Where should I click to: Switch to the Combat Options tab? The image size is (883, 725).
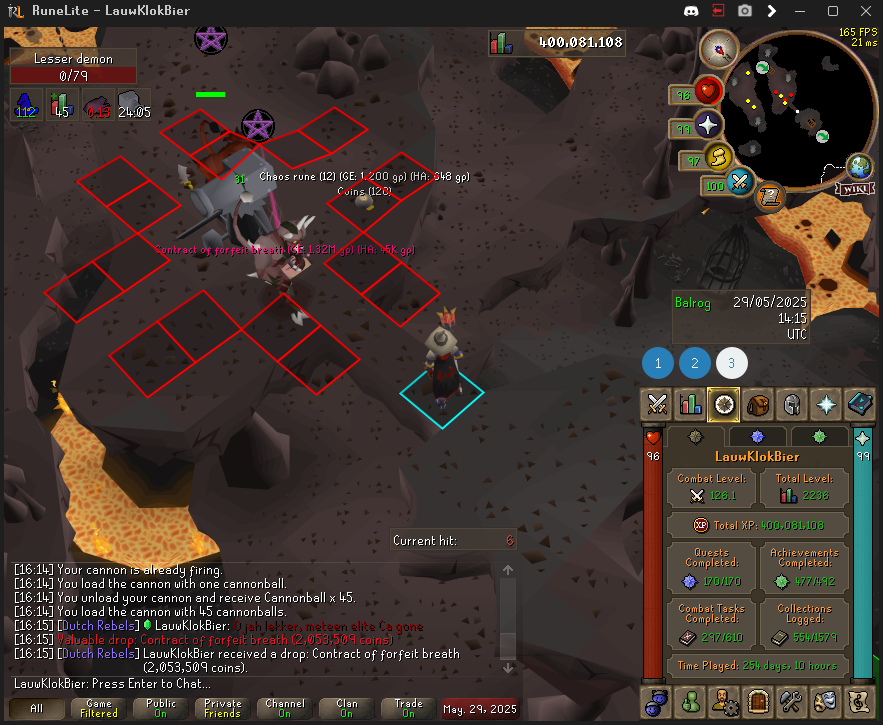658,404
